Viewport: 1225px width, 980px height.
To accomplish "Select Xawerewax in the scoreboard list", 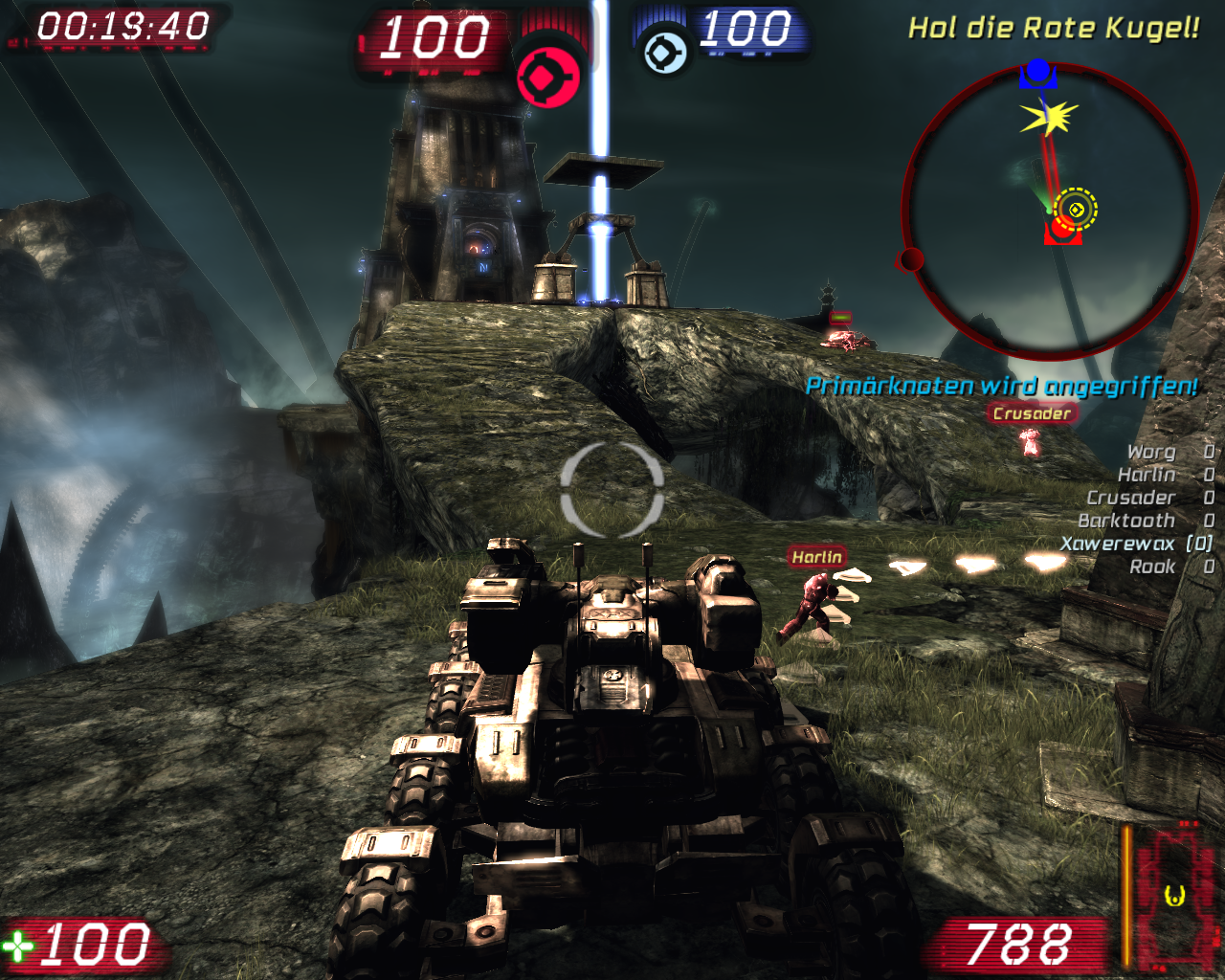I will point(1119,544).
